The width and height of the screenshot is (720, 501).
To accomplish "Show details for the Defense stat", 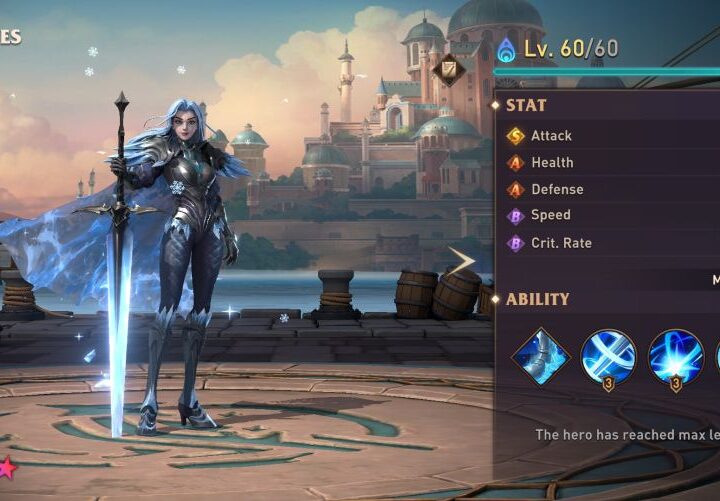I will (557, 189).
